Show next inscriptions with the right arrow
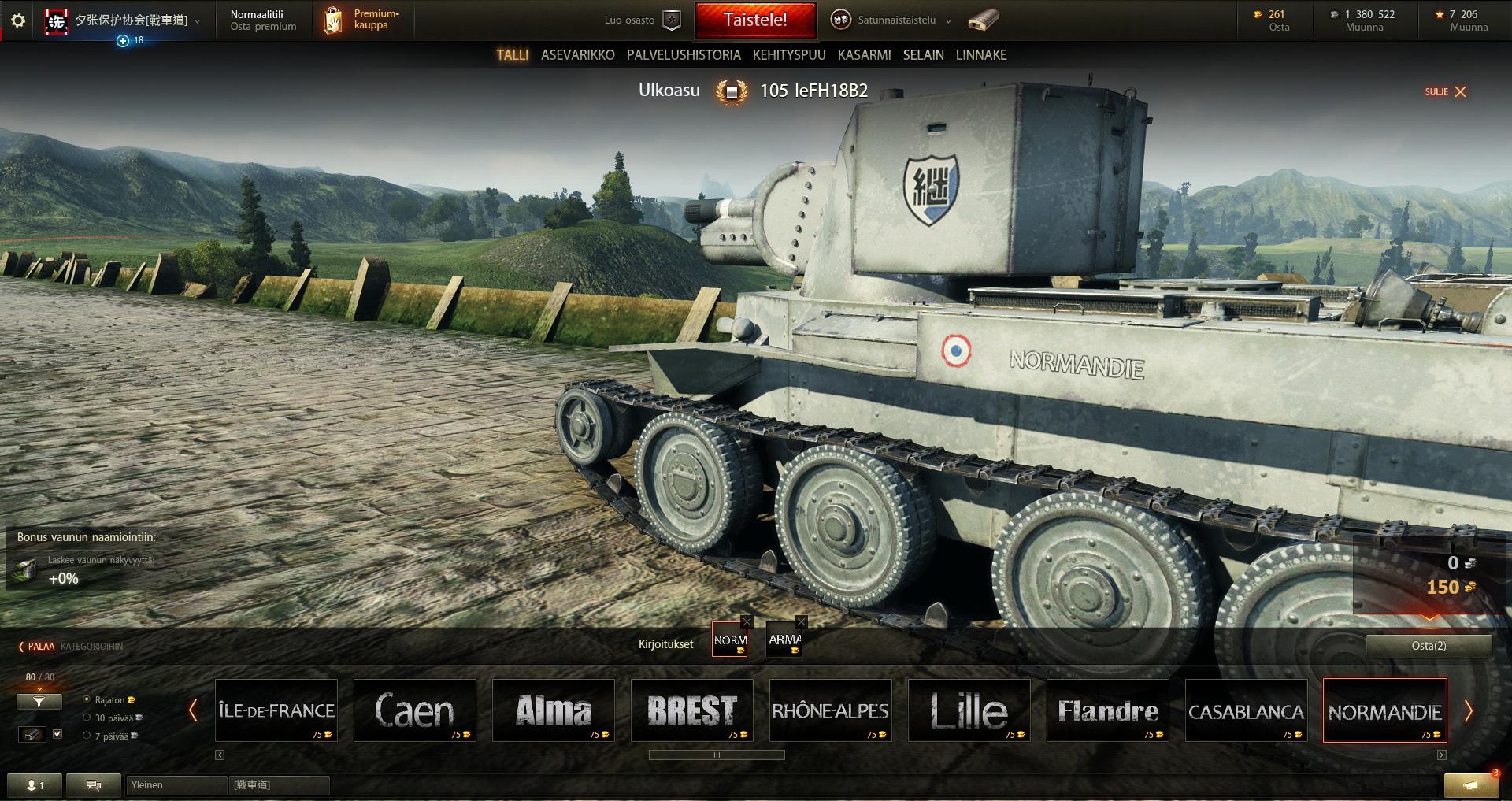This screenshot has width=1512, height=801. click(1468, 711)
